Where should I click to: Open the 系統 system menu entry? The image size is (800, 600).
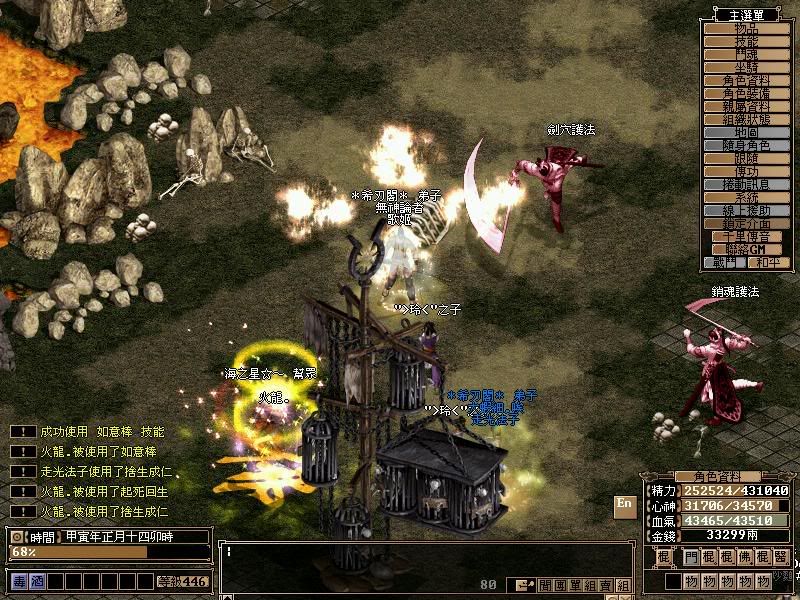[747, 198]
